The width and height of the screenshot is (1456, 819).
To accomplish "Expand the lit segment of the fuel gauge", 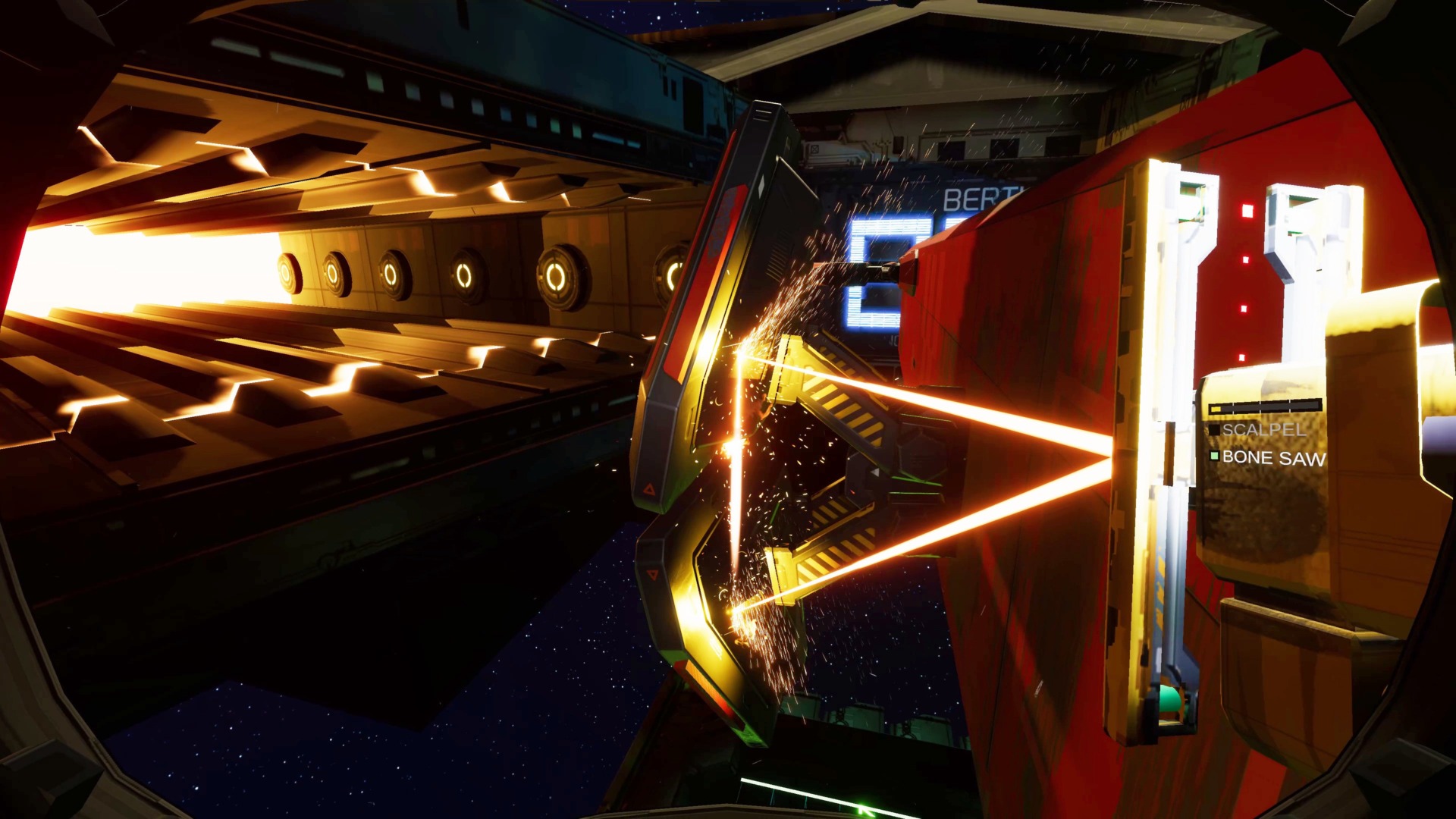I will 1216,409.
